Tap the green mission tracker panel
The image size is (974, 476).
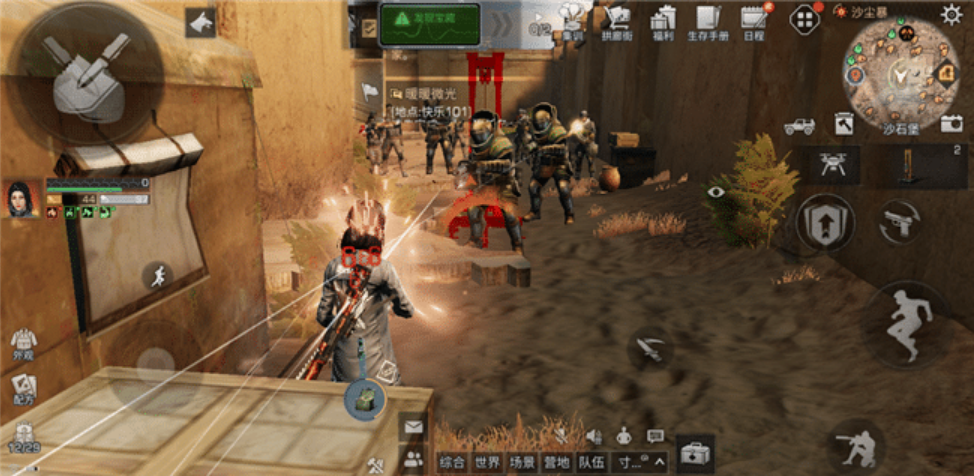tap(430, 22)
